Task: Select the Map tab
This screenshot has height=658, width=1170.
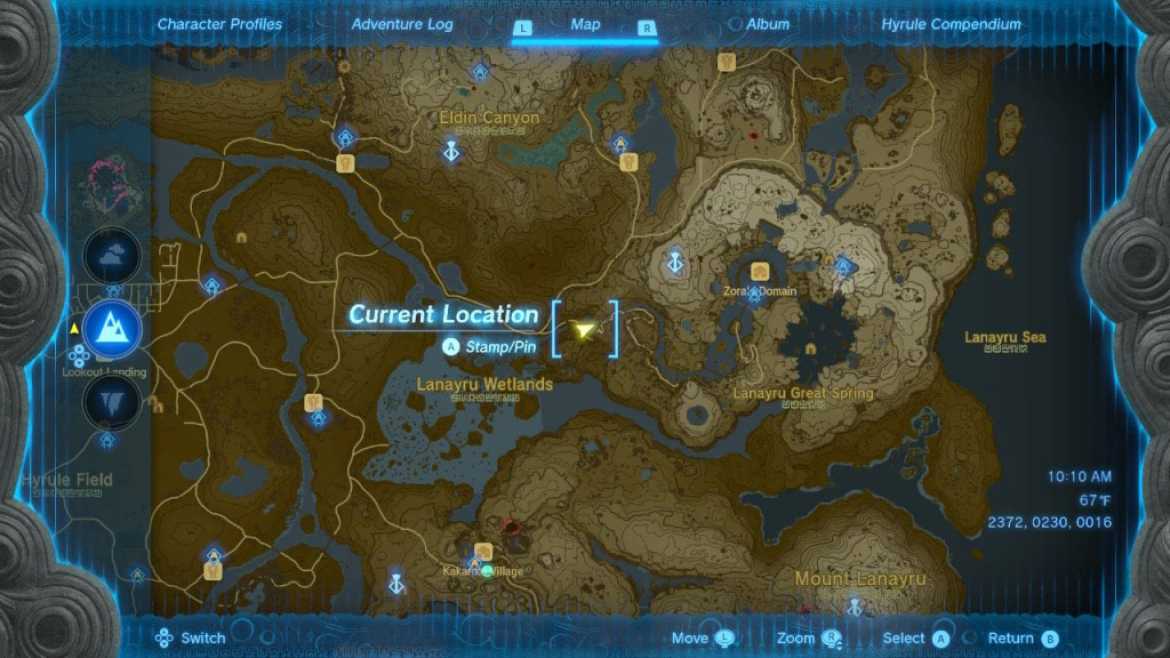Action: click(585, 24)
